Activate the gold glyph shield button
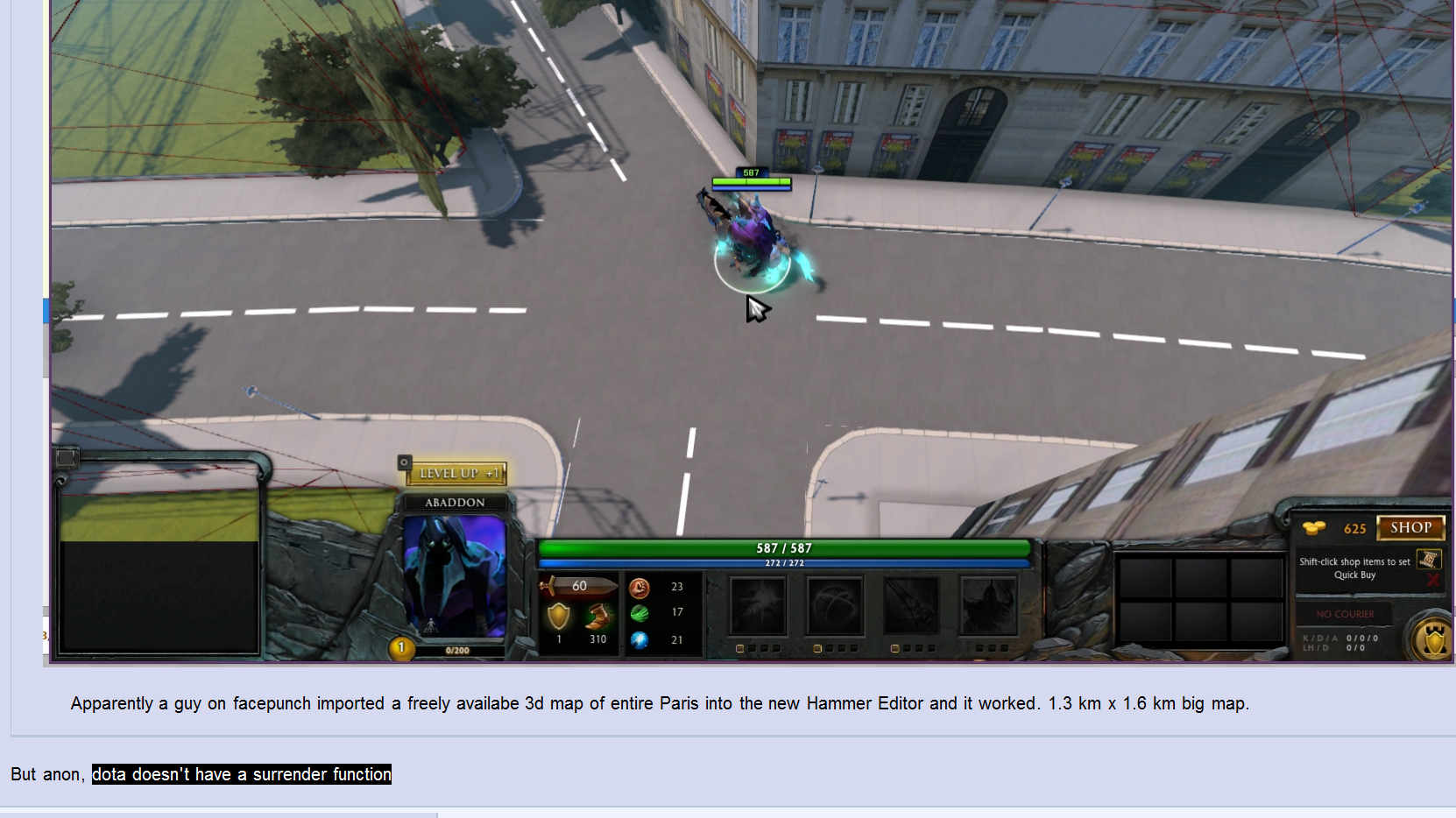1456x818 pixels. (1434, 640)
